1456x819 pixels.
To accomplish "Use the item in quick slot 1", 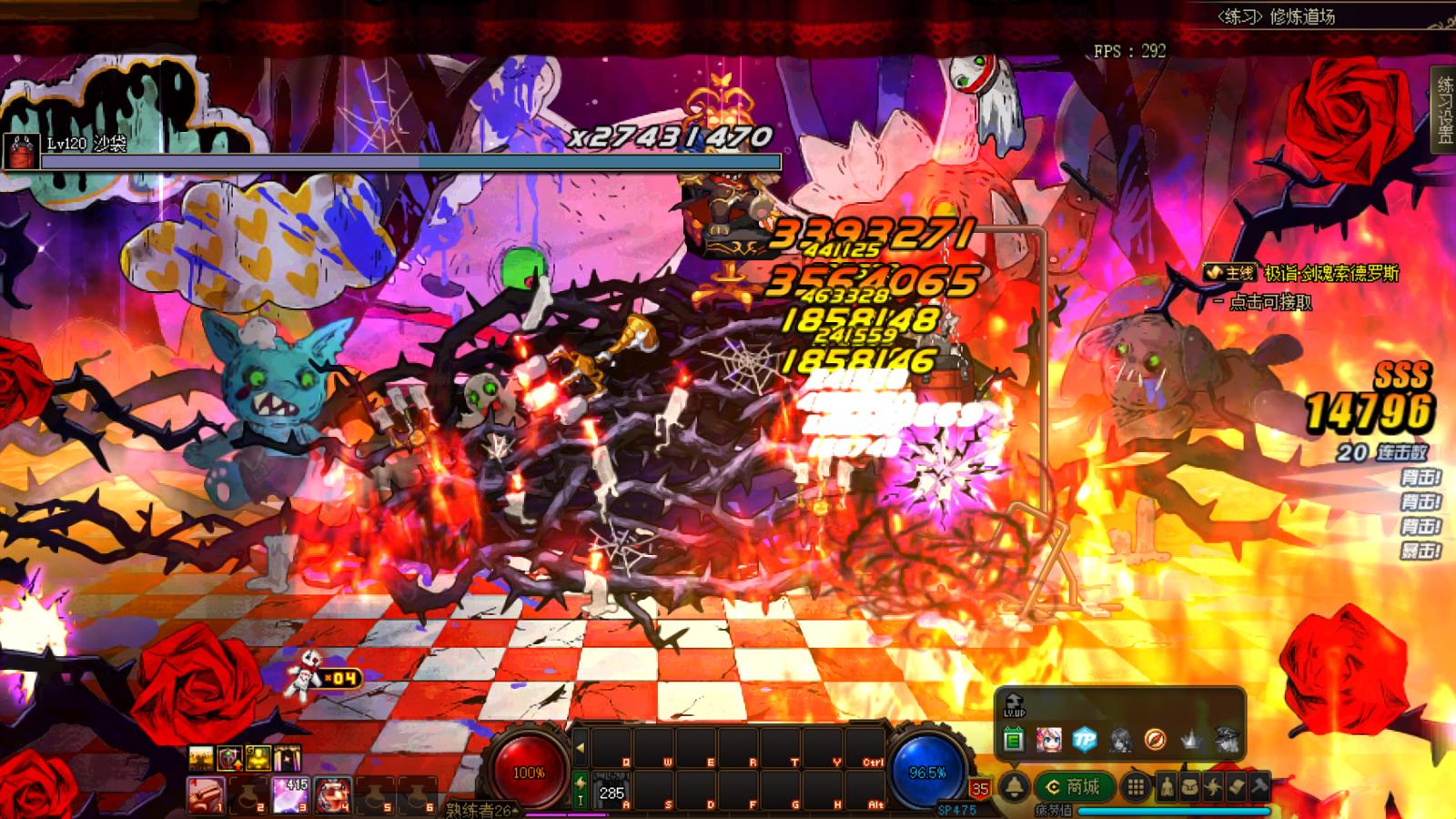I will pos(205,795).
